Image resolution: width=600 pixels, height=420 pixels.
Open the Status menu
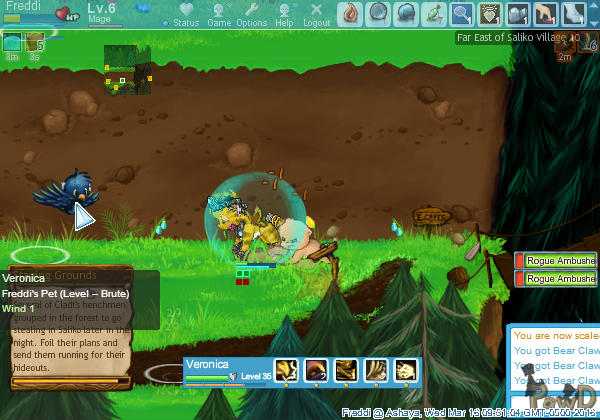(185, 14)
